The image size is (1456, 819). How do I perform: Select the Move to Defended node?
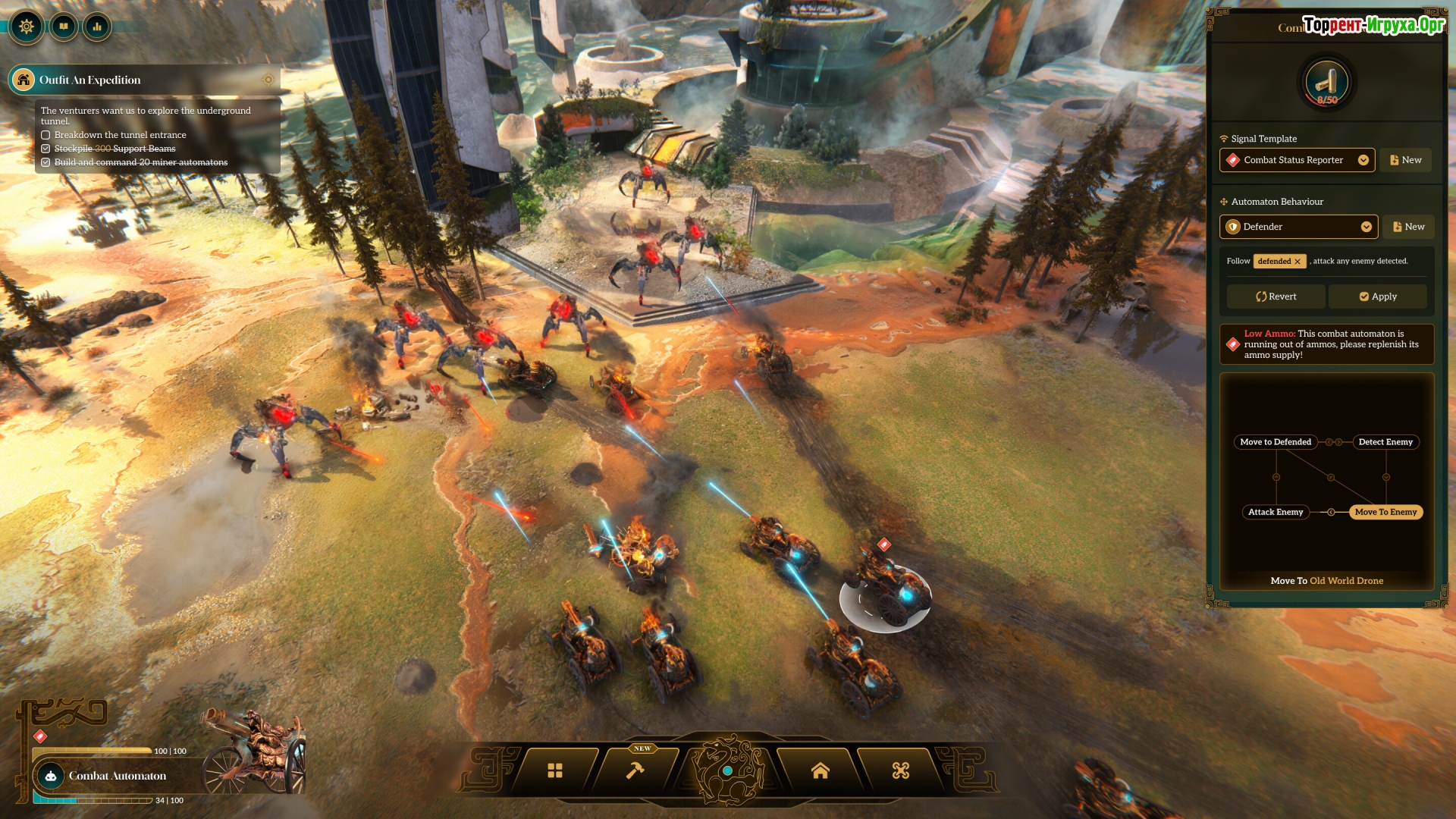tap(1275, 442)
